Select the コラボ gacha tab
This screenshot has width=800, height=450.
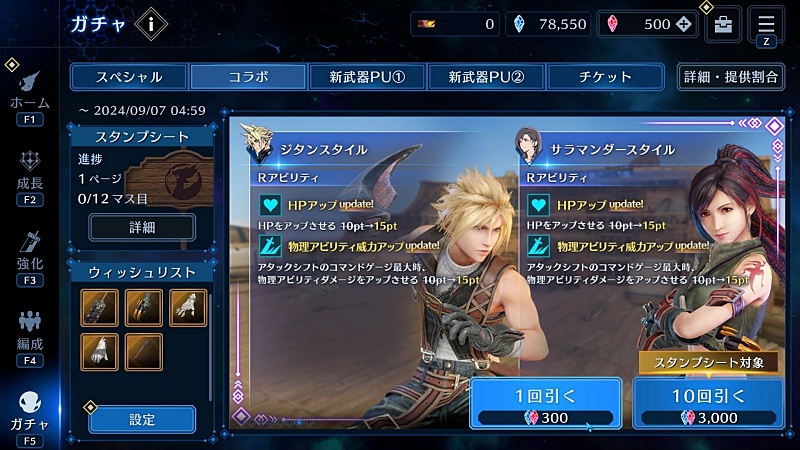(x=247, y=77)
